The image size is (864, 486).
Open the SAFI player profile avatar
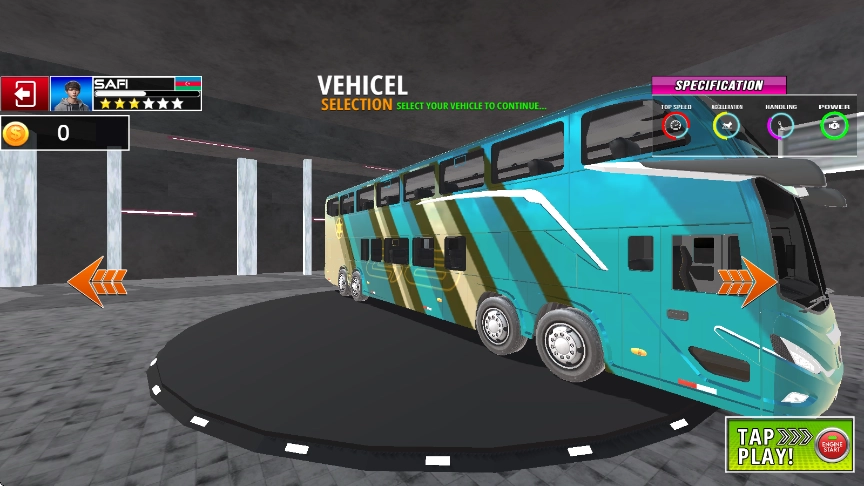click(x=71, y=94)
